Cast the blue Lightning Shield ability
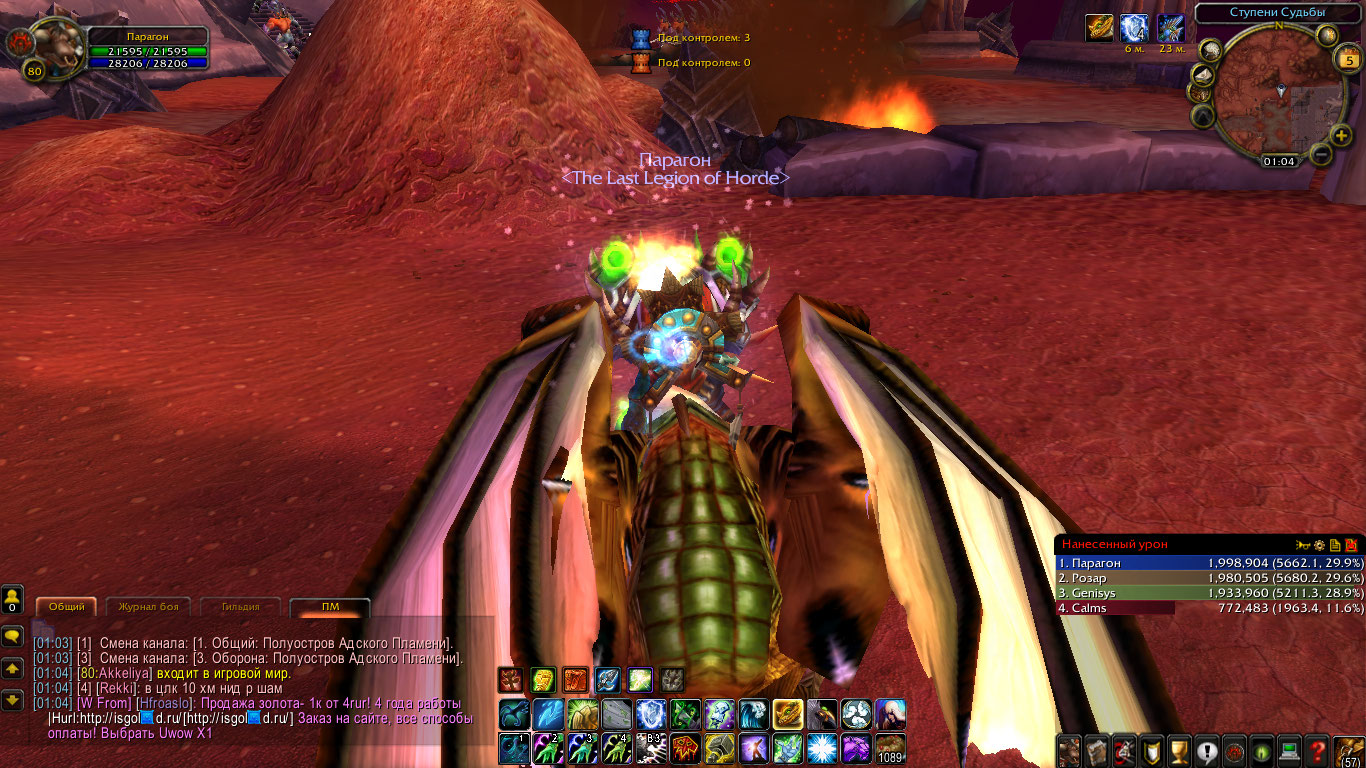 click(x=651, y=714)
